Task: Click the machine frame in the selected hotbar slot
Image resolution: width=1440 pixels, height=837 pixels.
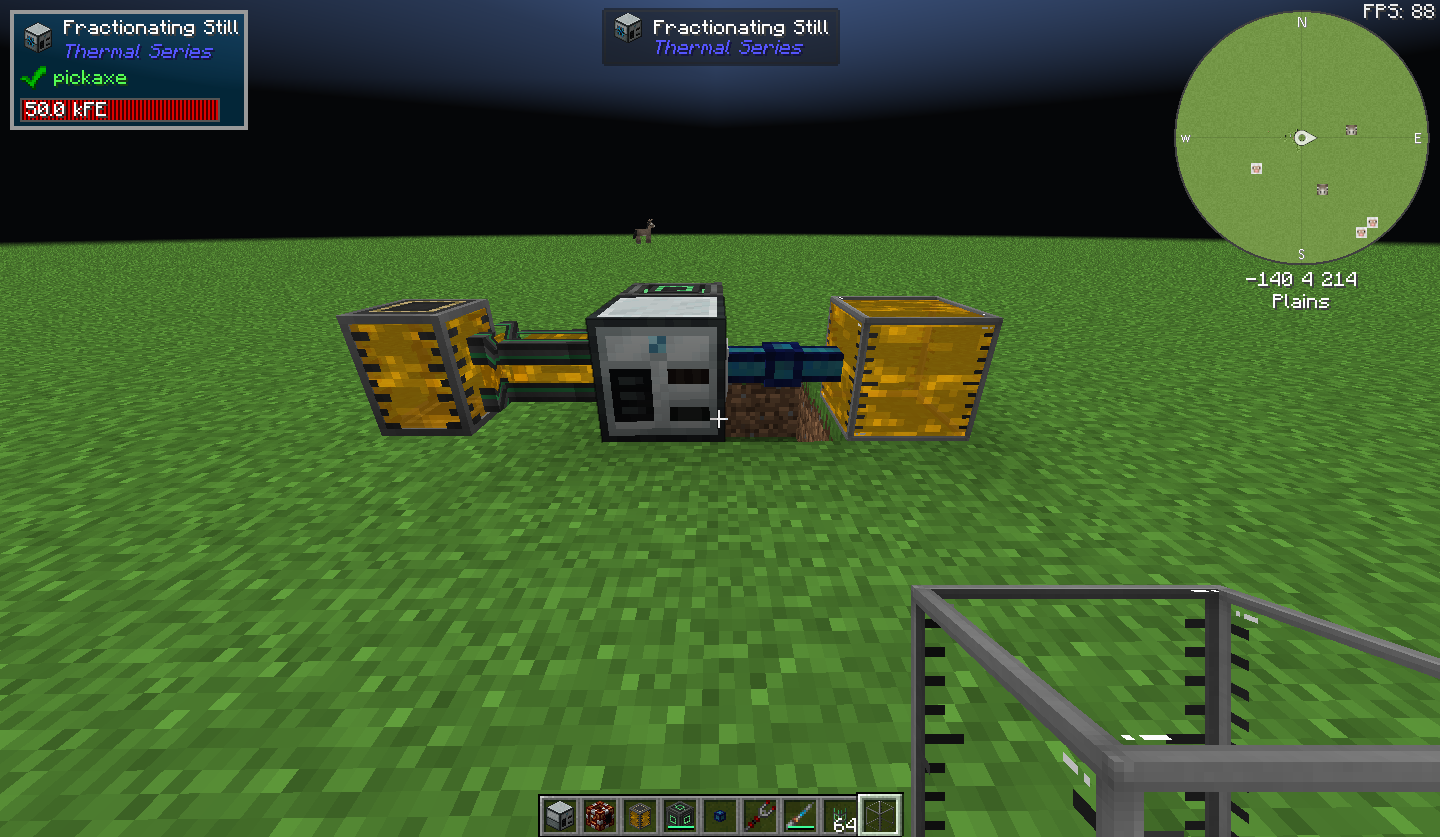Action: tap(881, 813)
